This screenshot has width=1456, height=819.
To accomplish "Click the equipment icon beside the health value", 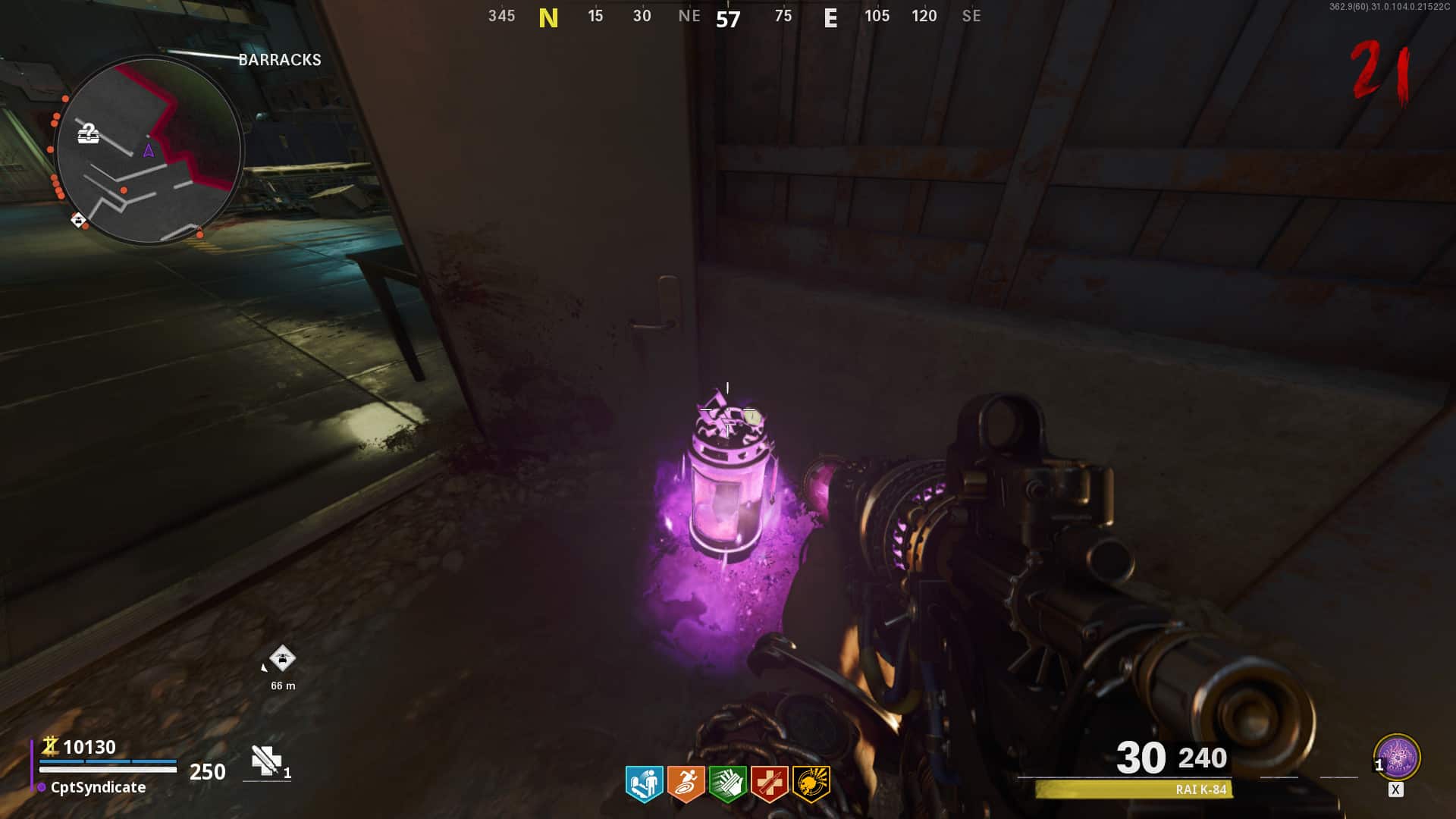I will (x=266, y=761).
